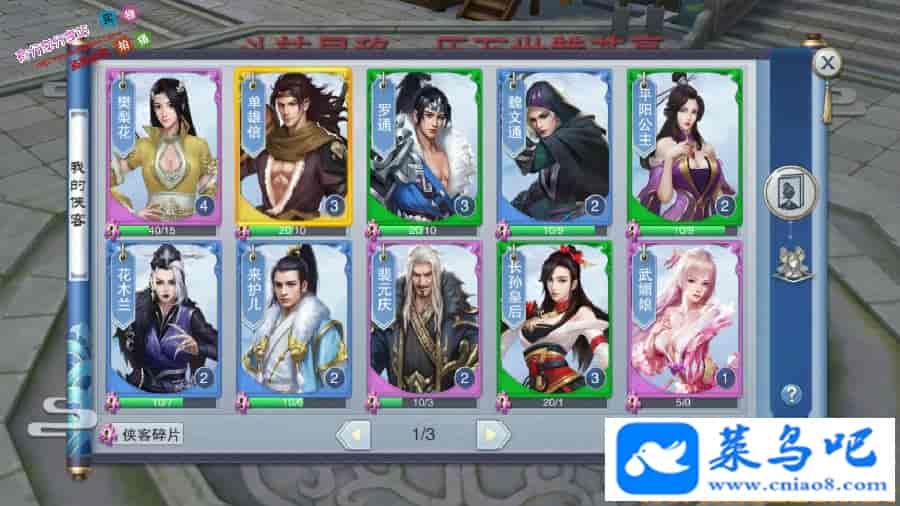The width and height of the screenshot is (900, 506).
Task: Select the 长孙皇后 hero card
Action: [554, 318]
